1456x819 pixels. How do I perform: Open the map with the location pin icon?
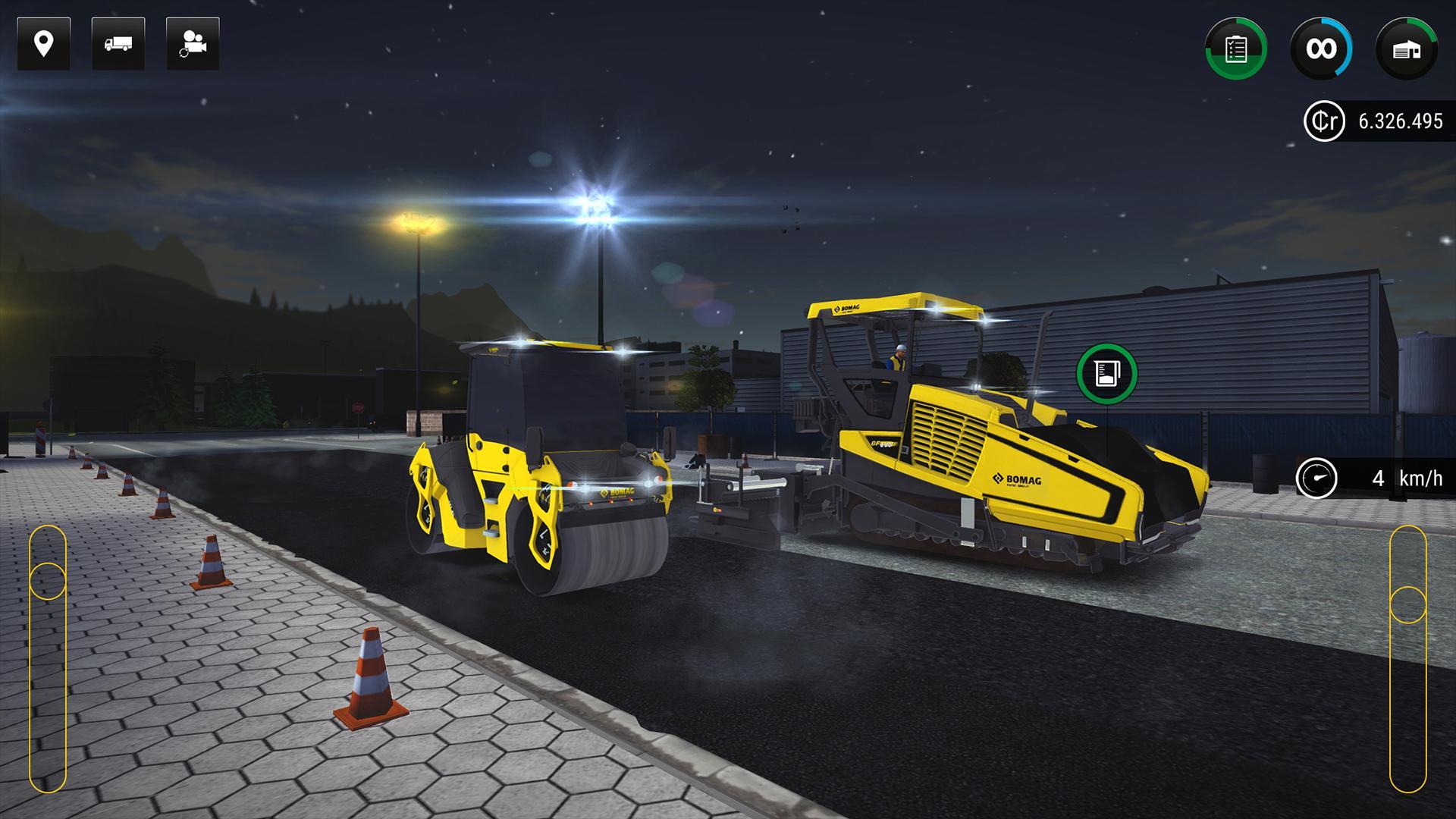click(x=43, y=43)
